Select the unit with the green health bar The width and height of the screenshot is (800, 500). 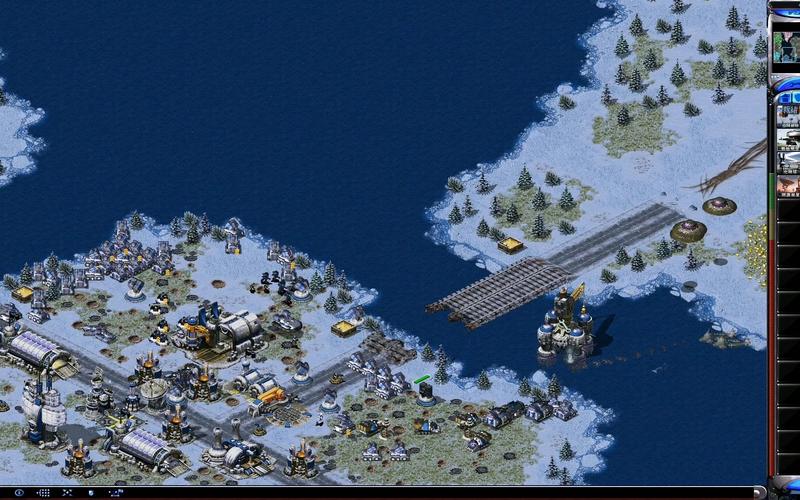point(425,391)
